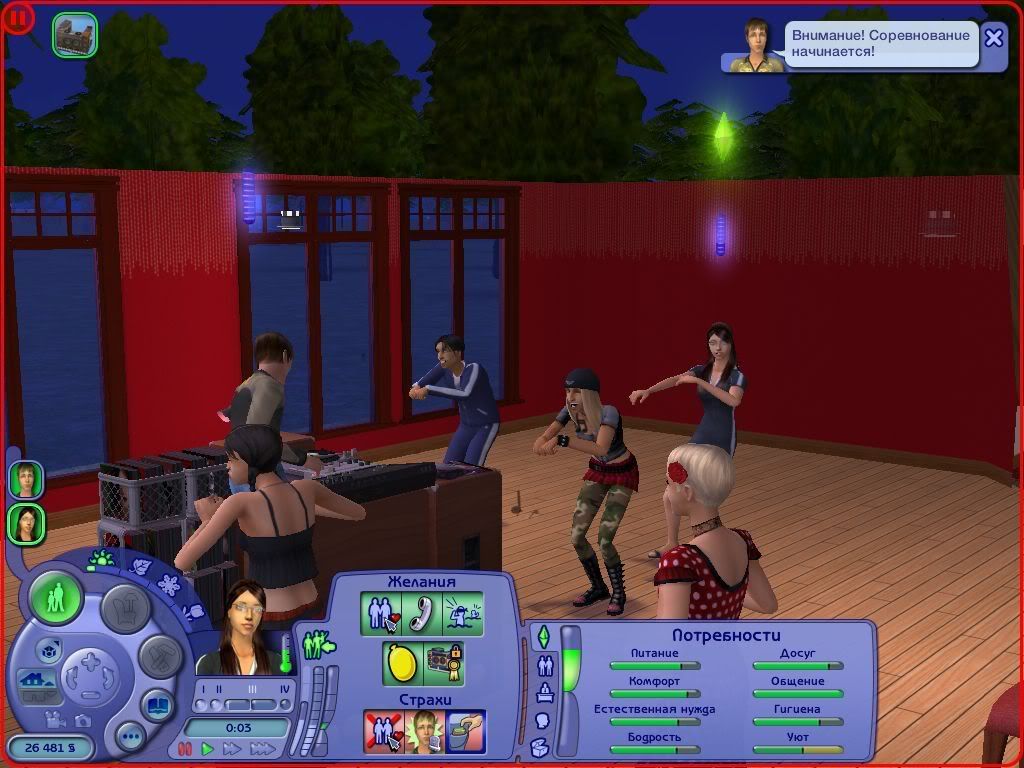Switch to the Personality tab with head icon
This screenshot has width=1024, height=768.
click(543, 719)
